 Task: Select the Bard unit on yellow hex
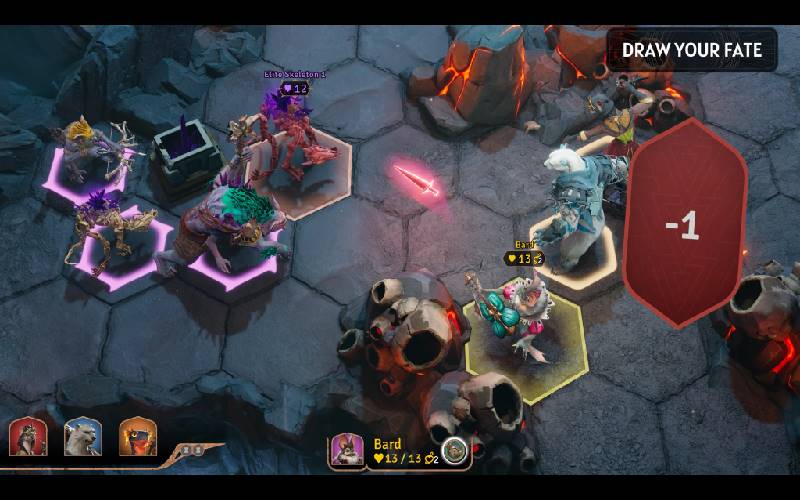coord(512,320)
